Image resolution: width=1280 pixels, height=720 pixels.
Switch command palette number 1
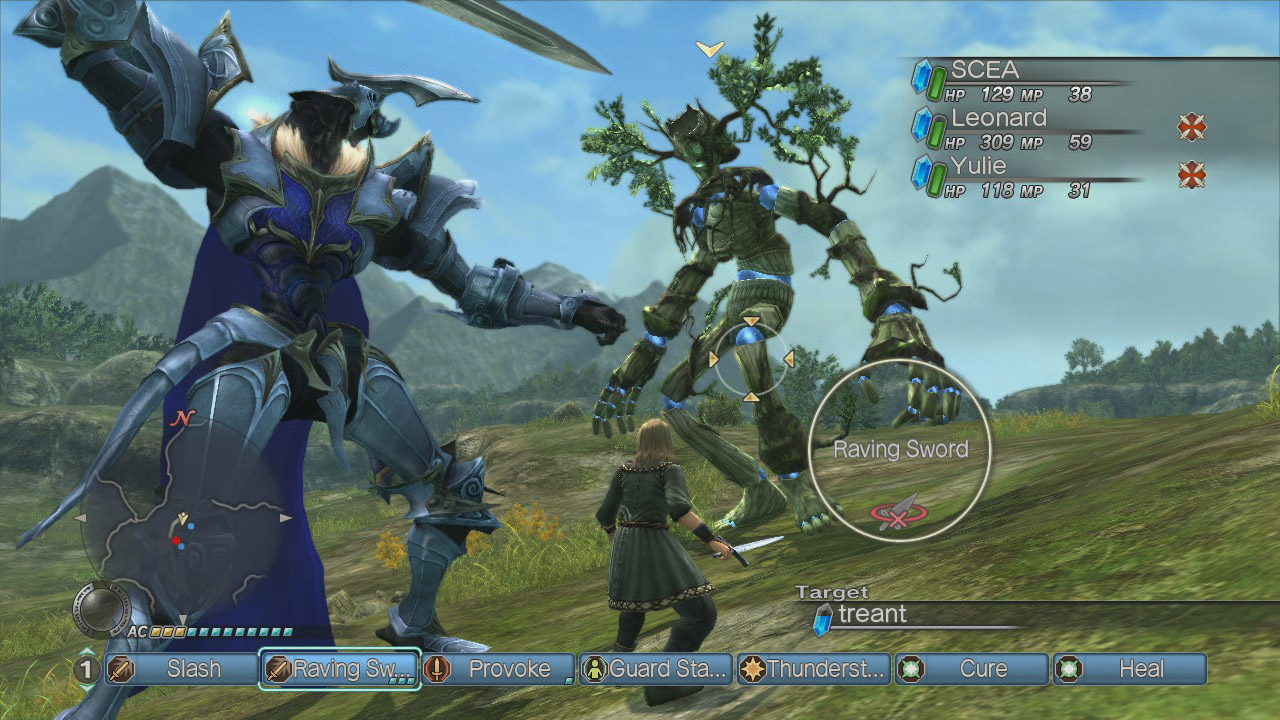pyautogui.click(x=87, y=669)
